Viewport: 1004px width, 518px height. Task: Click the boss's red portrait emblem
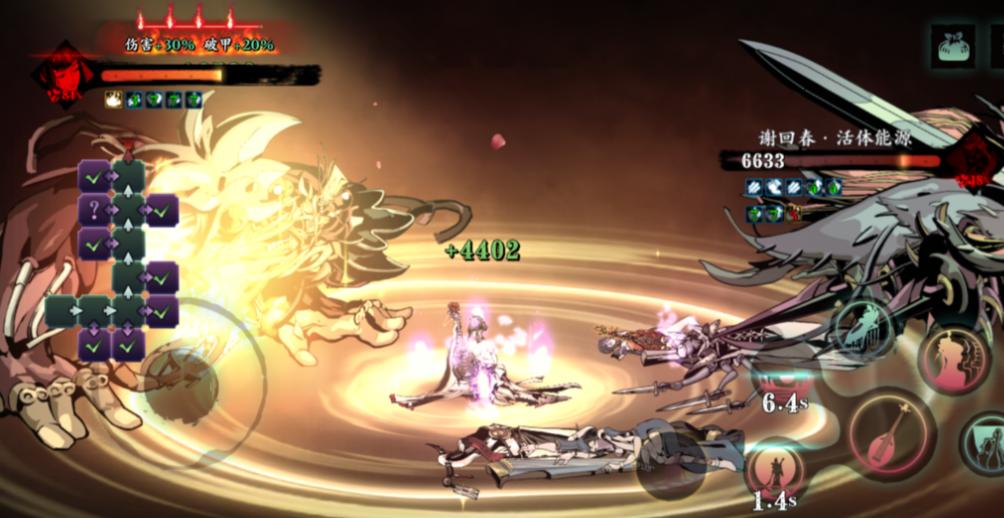click(970, 160)
